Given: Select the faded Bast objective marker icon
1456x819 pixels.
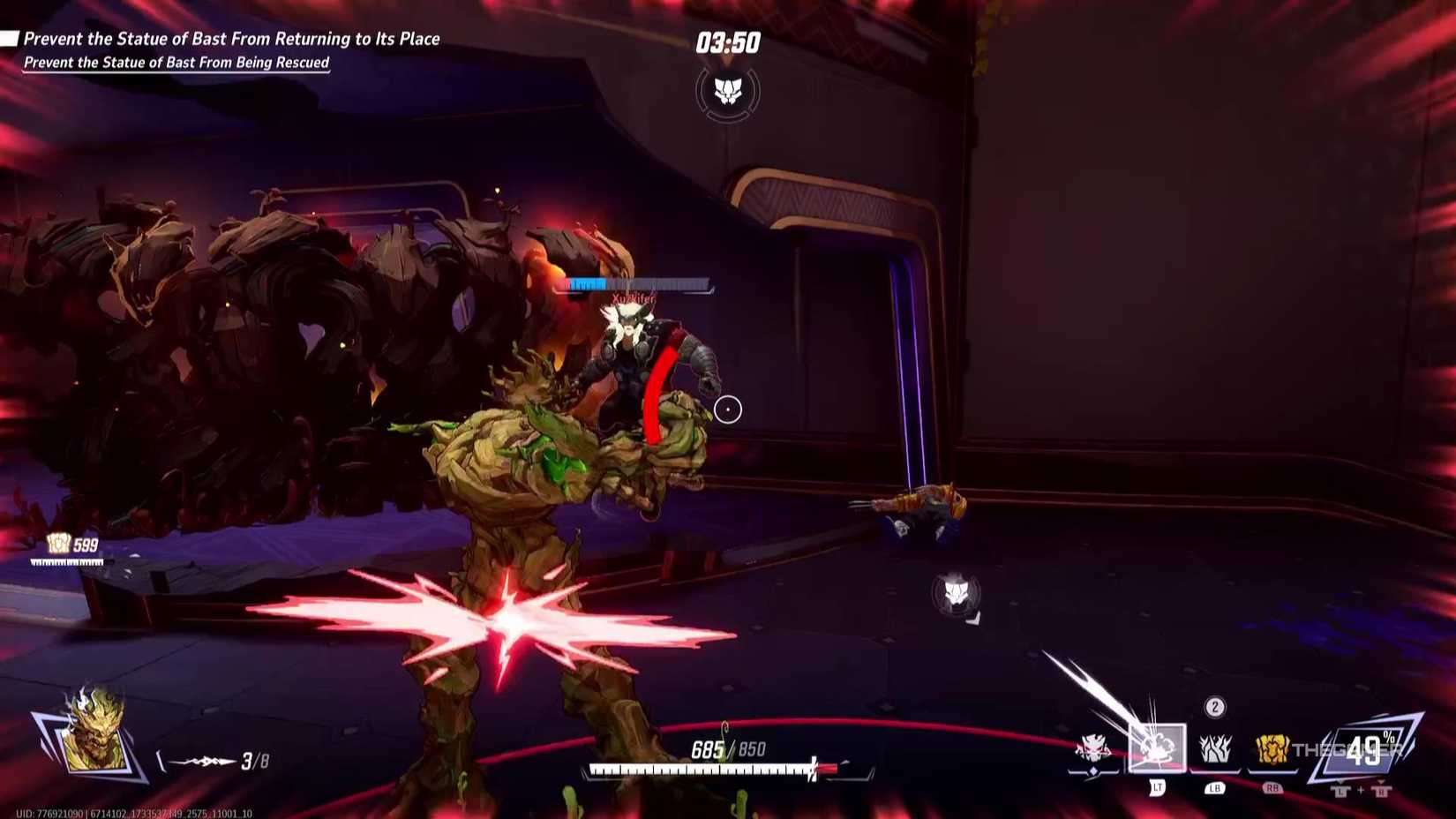Looking at the screenshot, I should [x=956, y=591].
